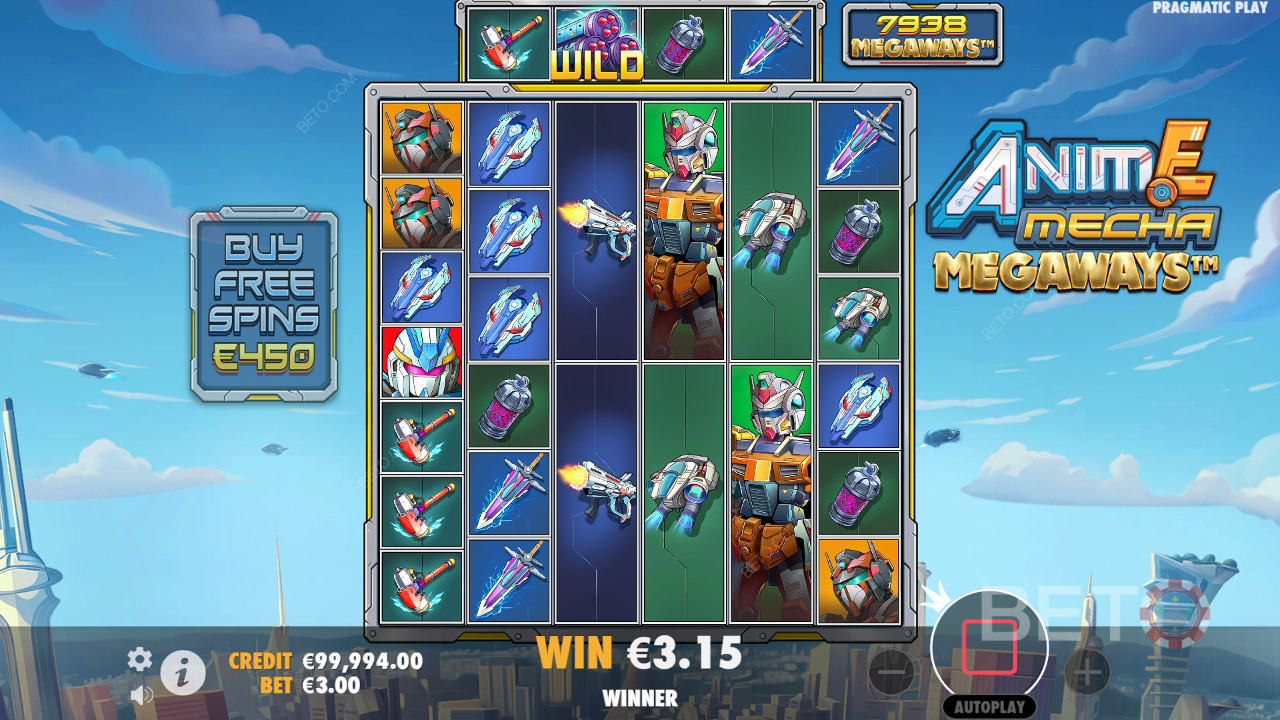Show the game info paytable
The width and height of the screenshot is (1280, 720).
pyautogui.click(x=183, y=673)
